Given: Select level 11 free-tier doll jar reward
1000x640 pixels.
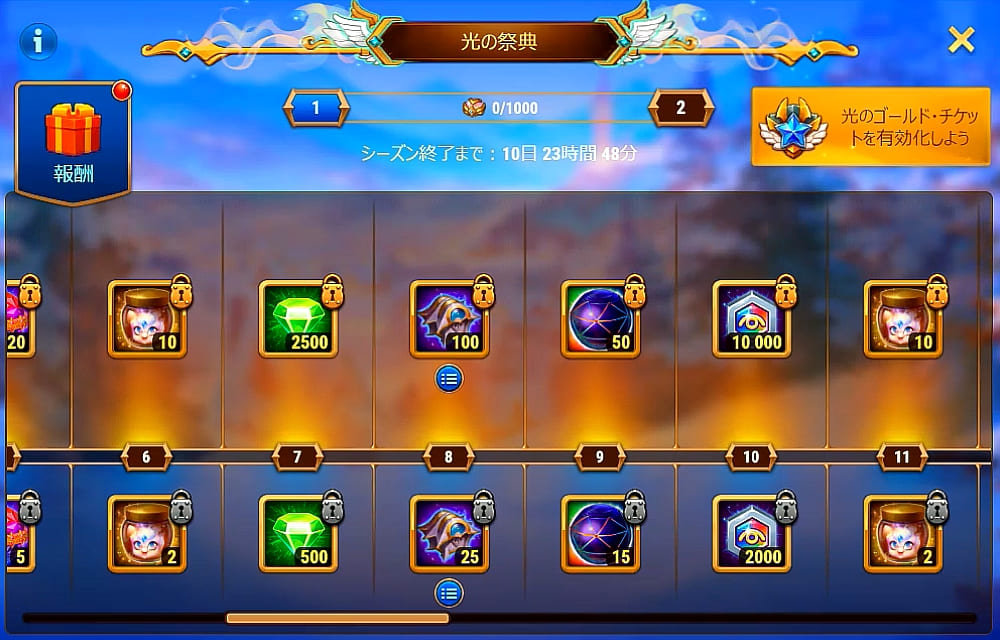Looking at the screenshot, I should point(902,534).
